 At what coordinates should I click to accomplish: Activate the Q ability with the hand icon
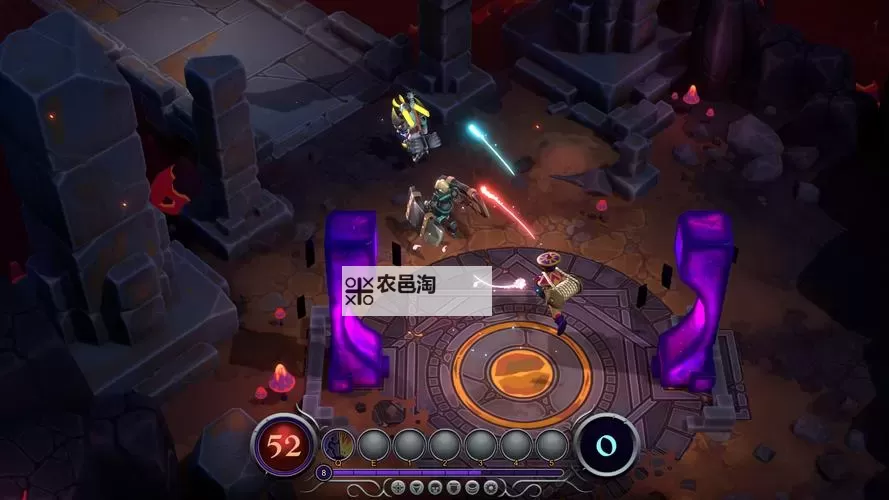[x=339, y=444]
